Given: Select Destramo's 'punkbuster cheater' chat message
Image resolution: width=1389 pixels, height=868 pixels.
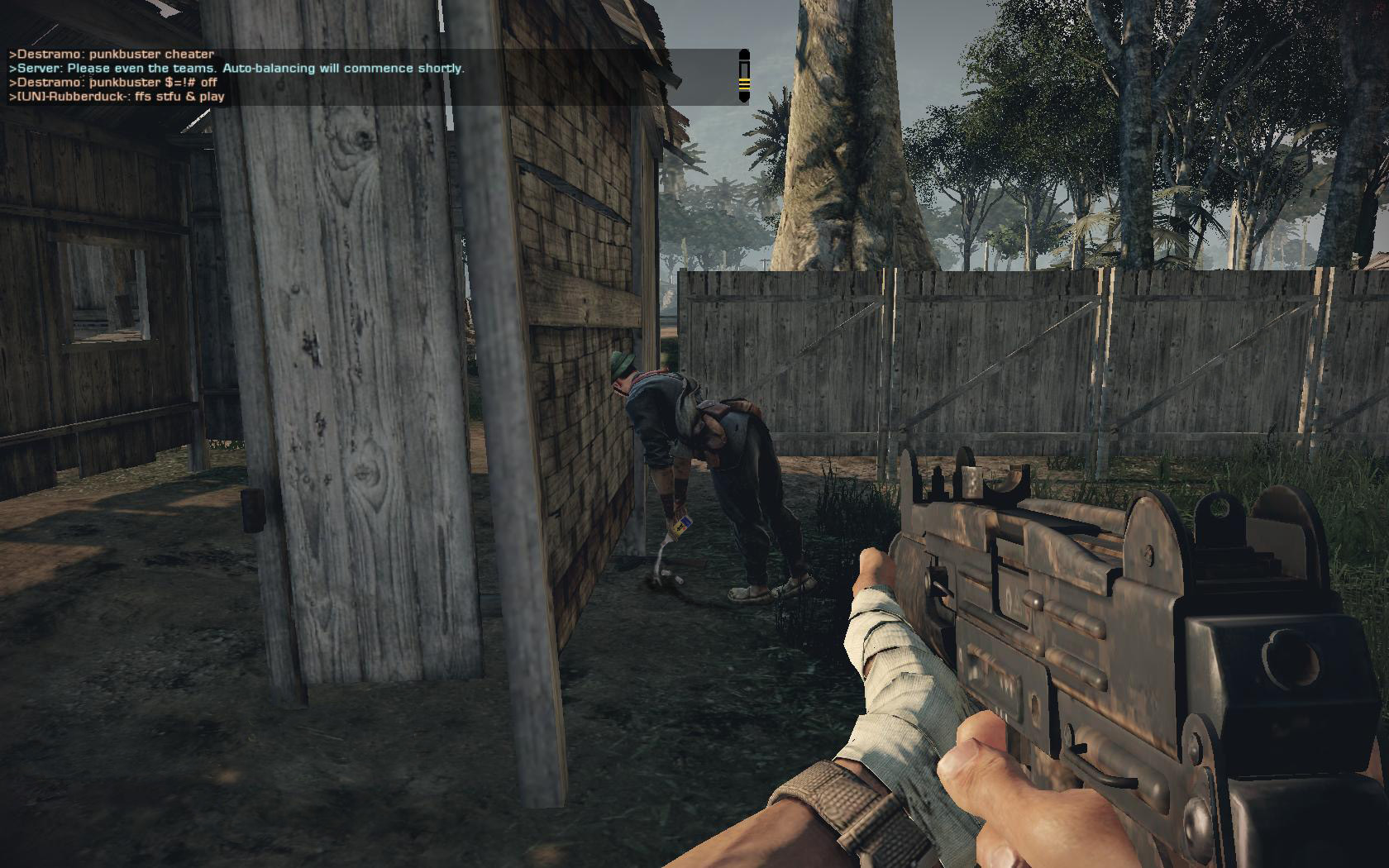Looking at the screenshot, I should [112, 55].
